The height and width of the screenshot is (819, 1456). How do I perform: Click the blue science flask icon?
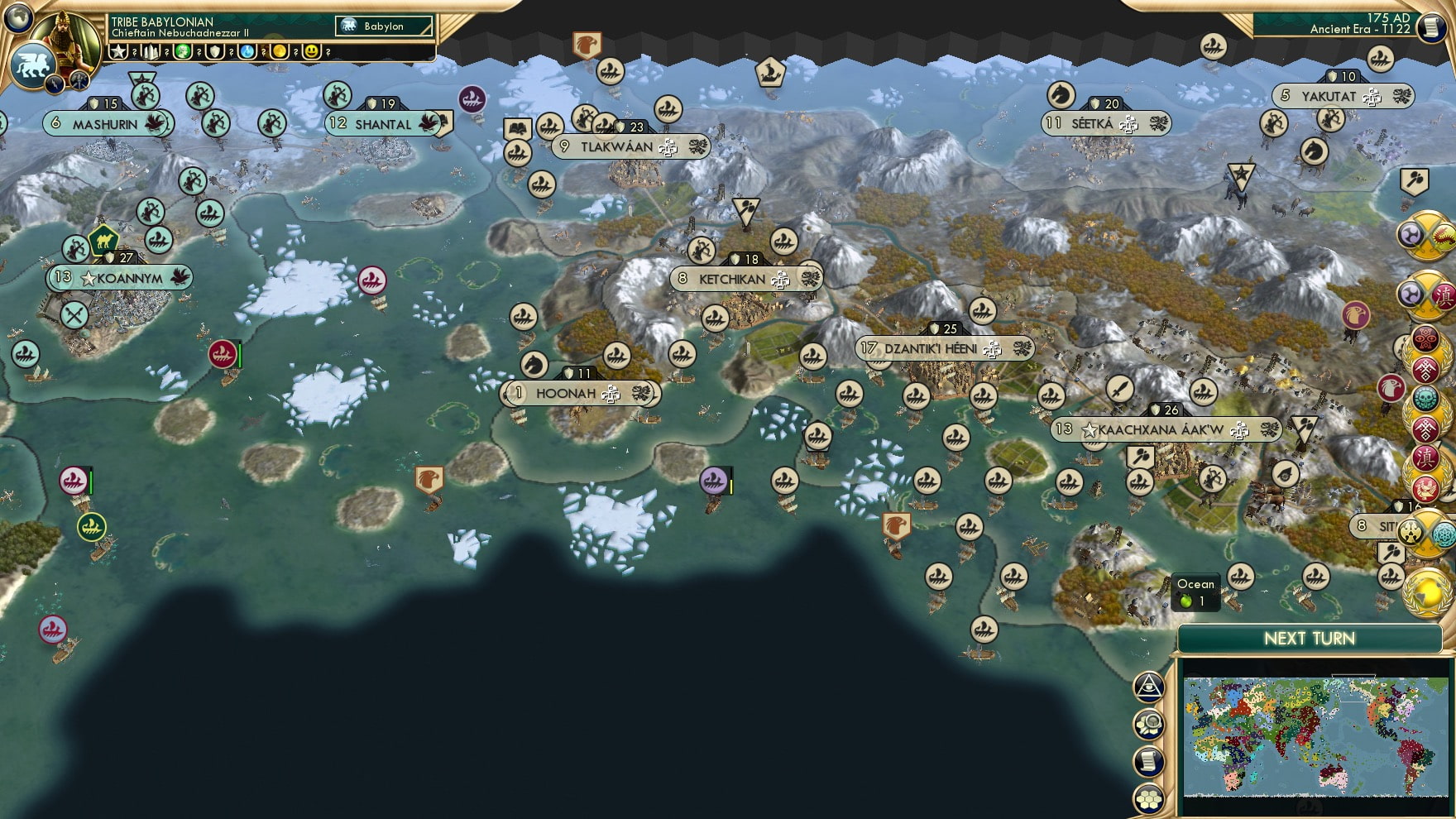pyautogui.click(x=248, y=52)
